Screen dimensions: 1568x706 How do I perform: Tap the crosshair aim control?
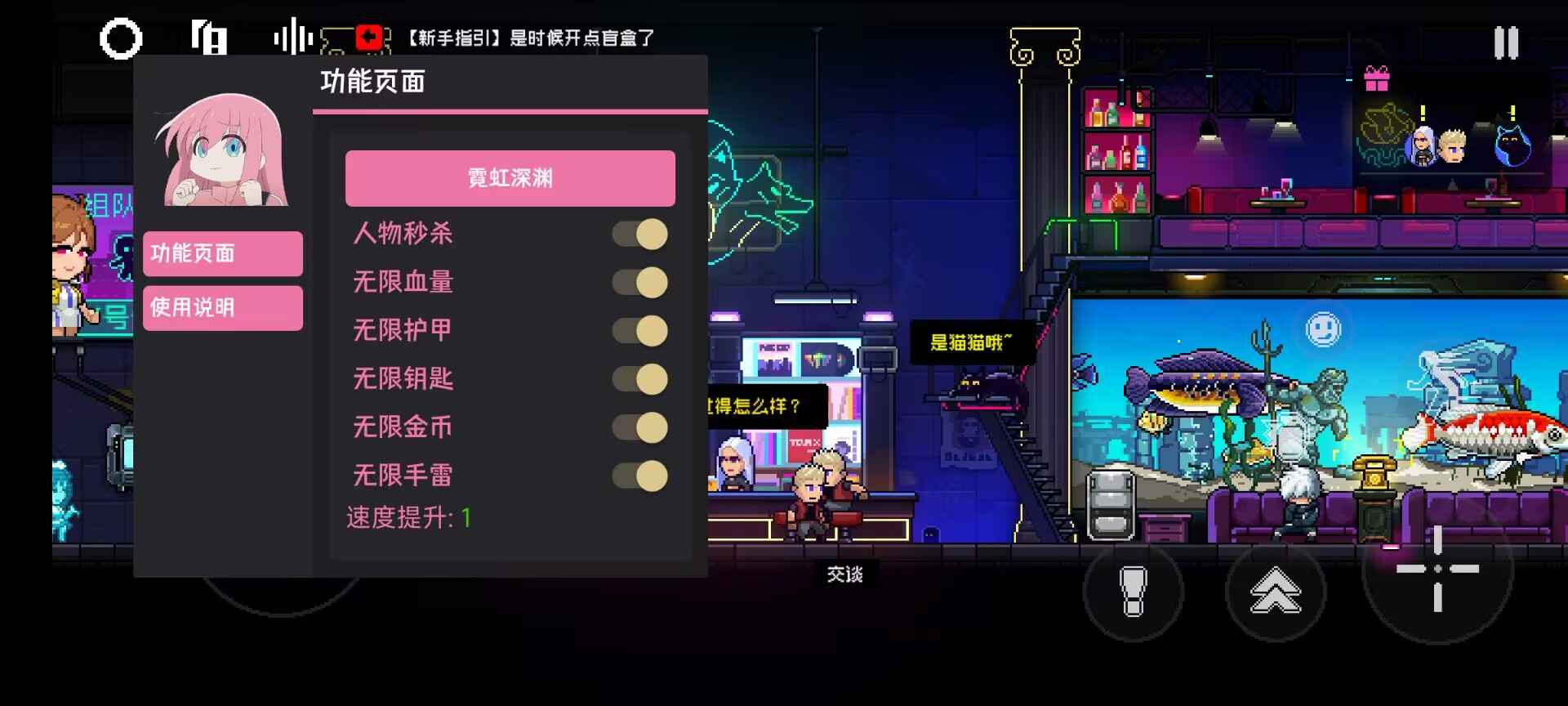click(x=1439, y=570)
